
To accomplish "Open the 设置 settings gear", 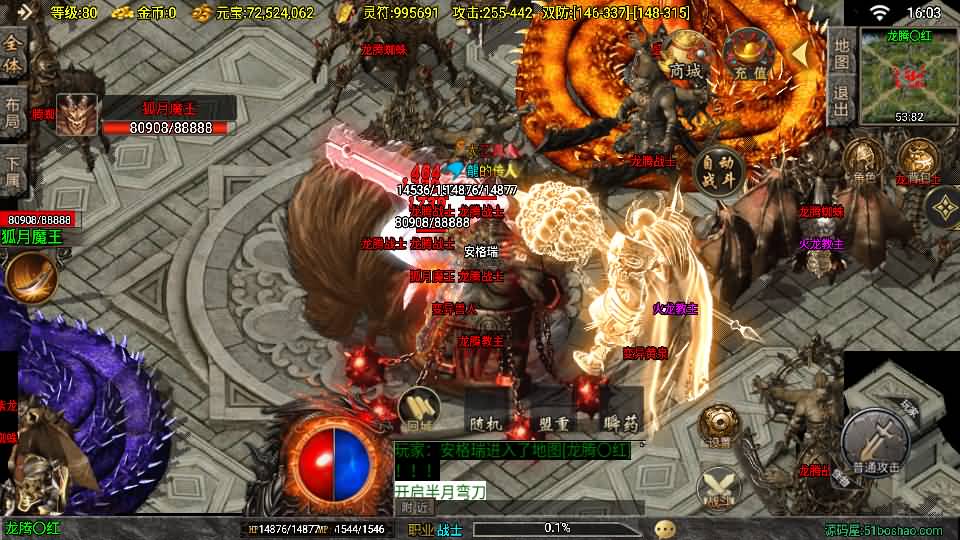I will point(719,425).
